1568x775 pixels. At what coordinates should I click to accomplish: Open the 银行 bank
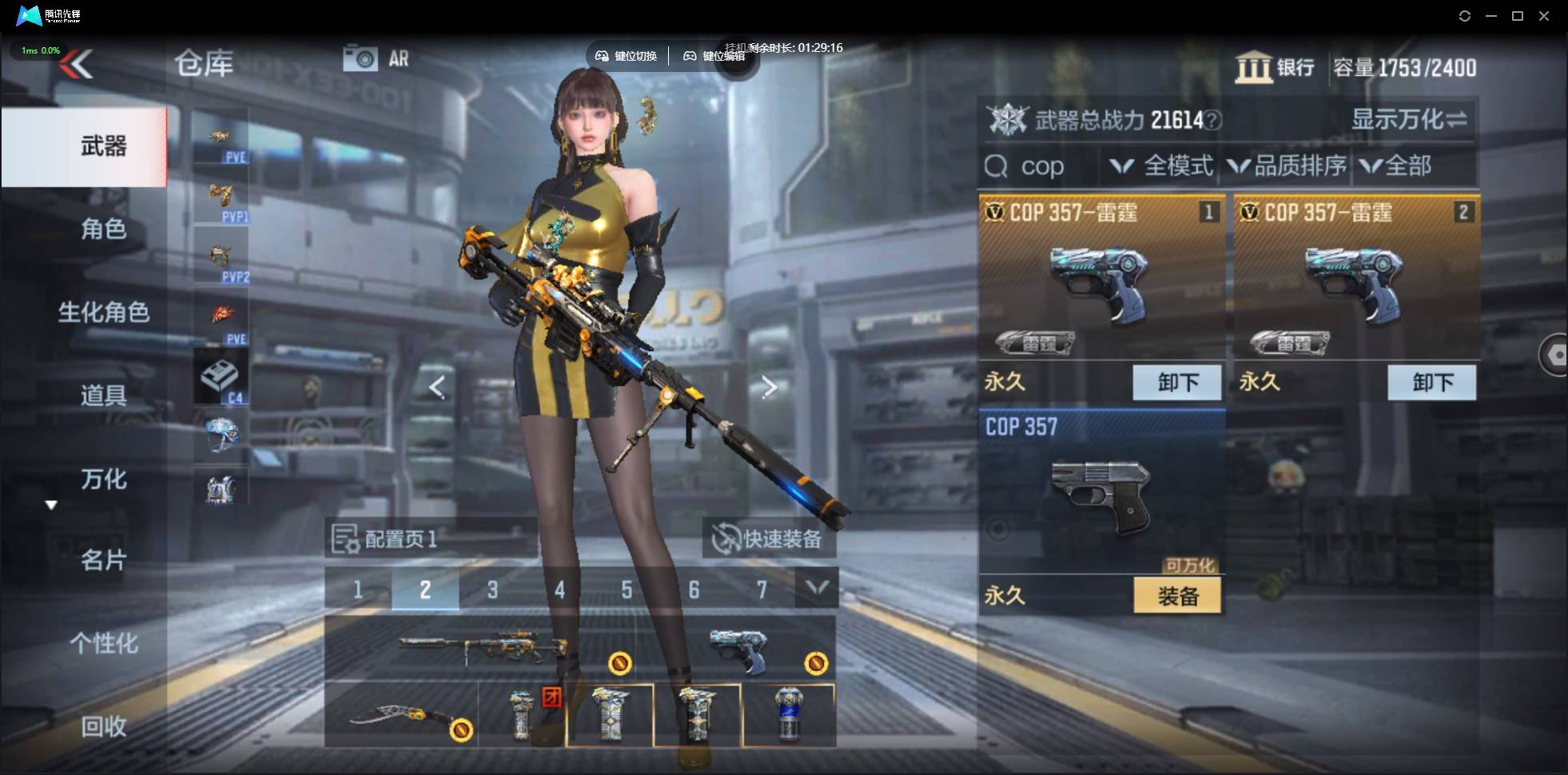click(x=1275, y=67)
